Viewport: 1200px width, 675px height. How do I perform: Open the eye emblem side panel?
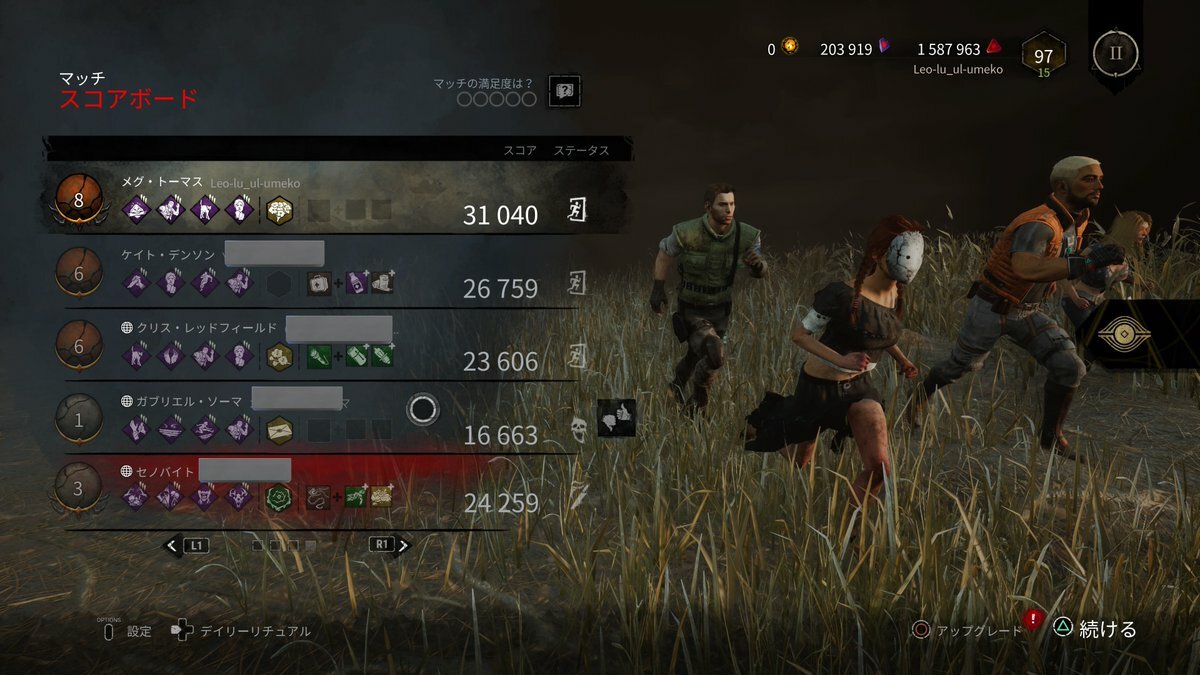[1123, 335]
